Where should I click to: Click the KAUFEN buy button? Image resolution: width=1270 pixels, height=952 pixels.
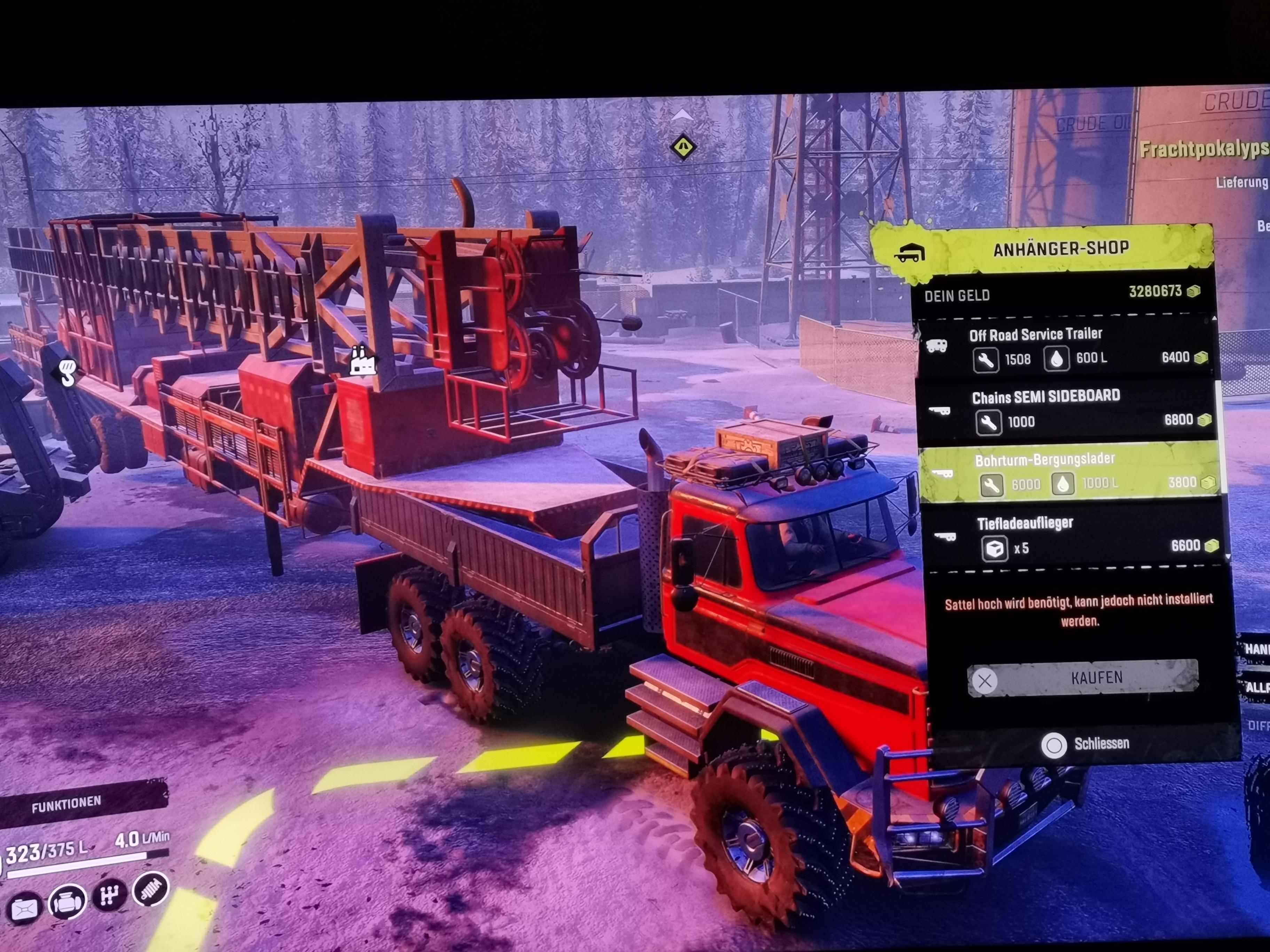click(1083, 678)
